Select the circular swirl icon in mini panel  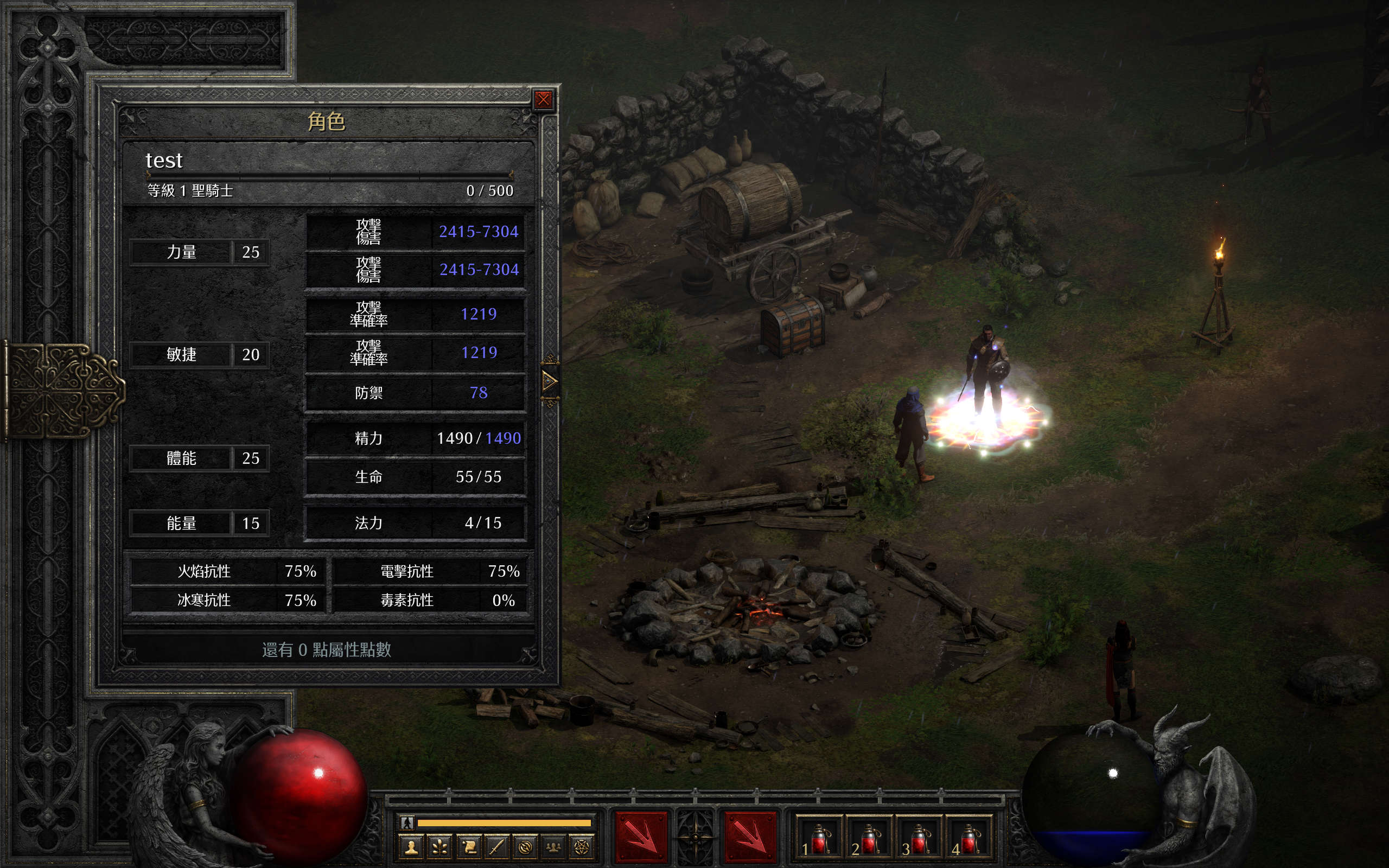point(525,847)
